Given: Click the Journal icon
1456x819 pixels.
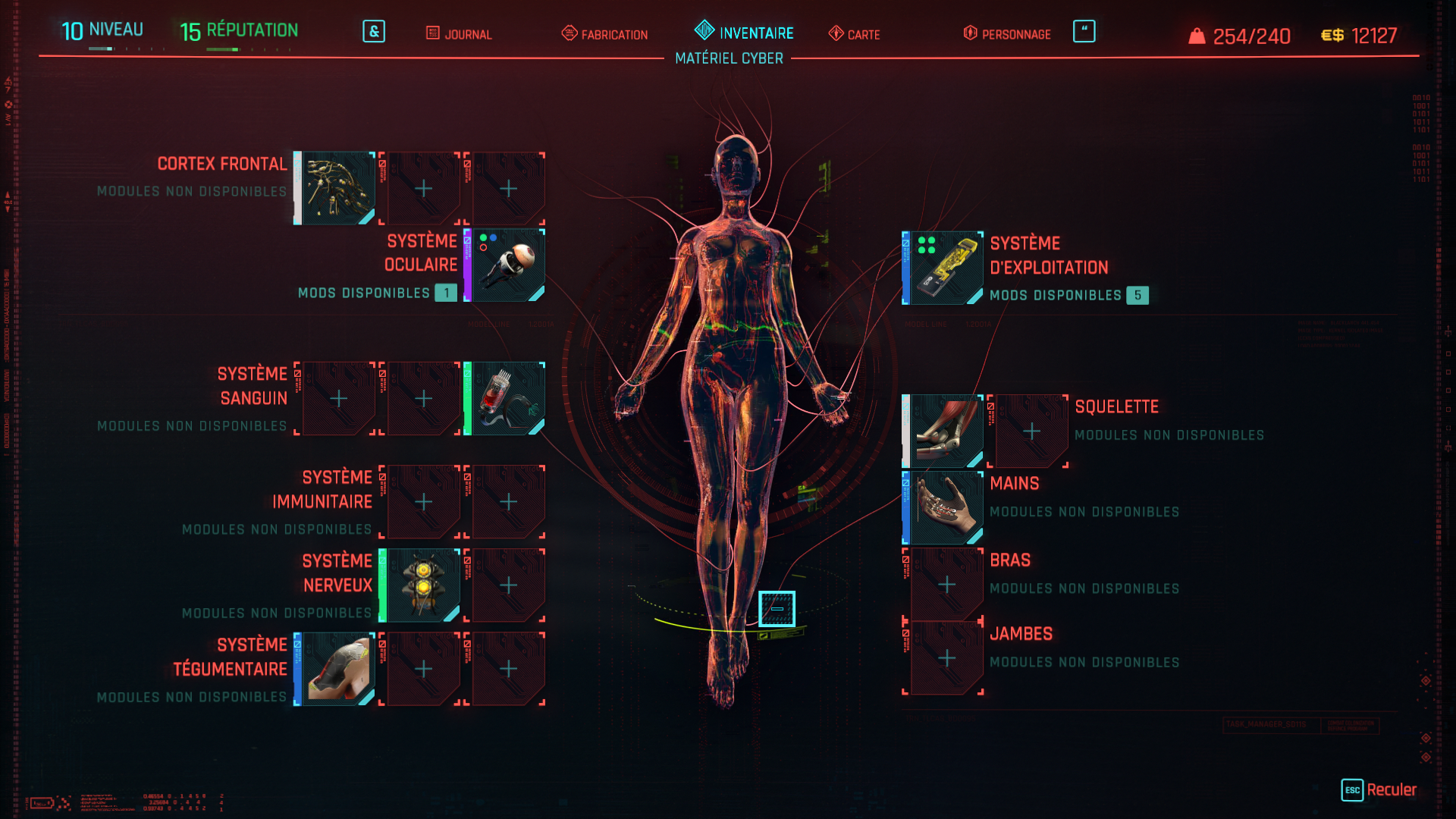Looking at the screenshot, I should [433, 33].
